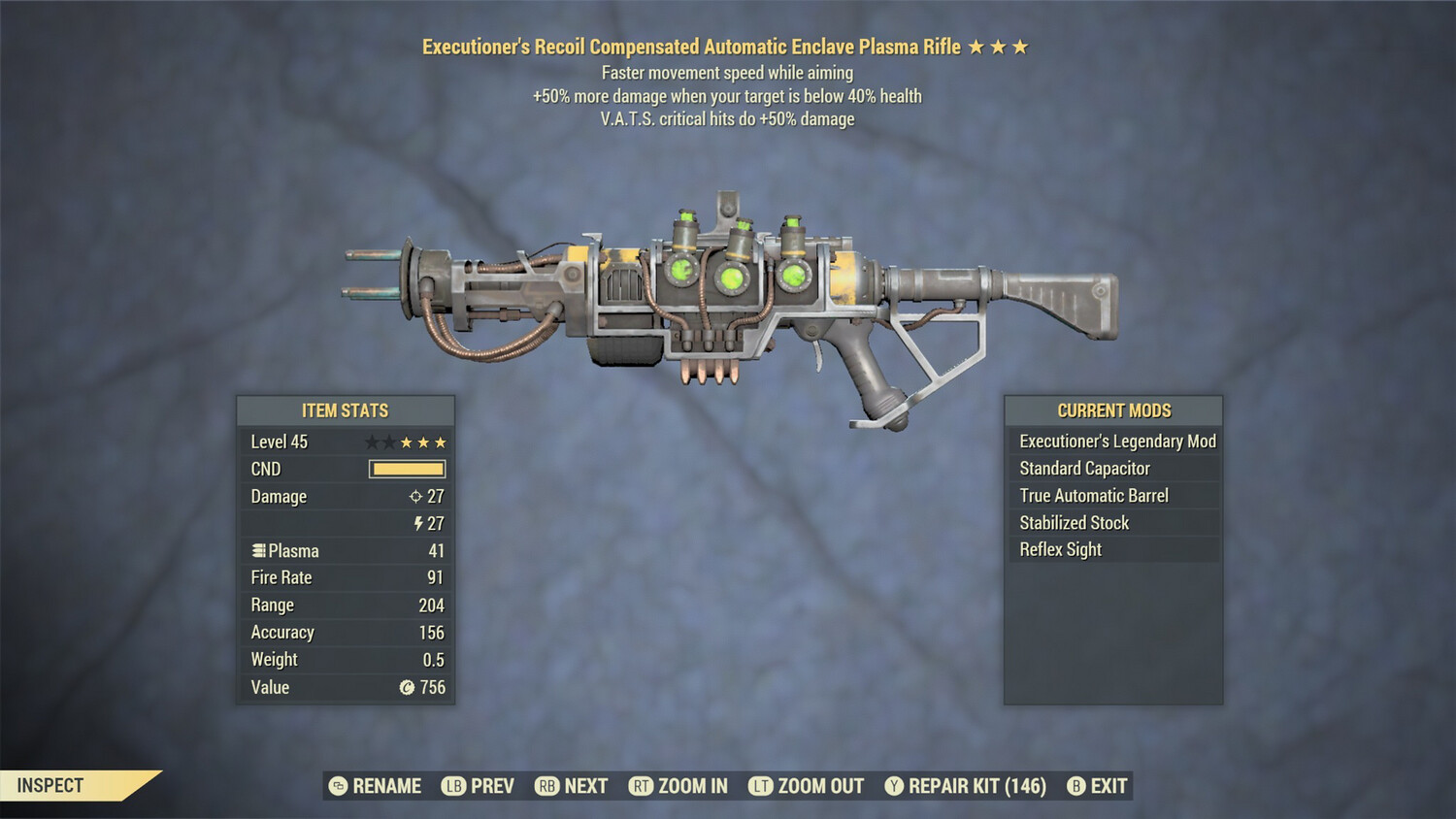Viewport: 1456px width, 819px height.
Task: Click the LT Zoom Out controller icon
Action: [x=761, y=786]
